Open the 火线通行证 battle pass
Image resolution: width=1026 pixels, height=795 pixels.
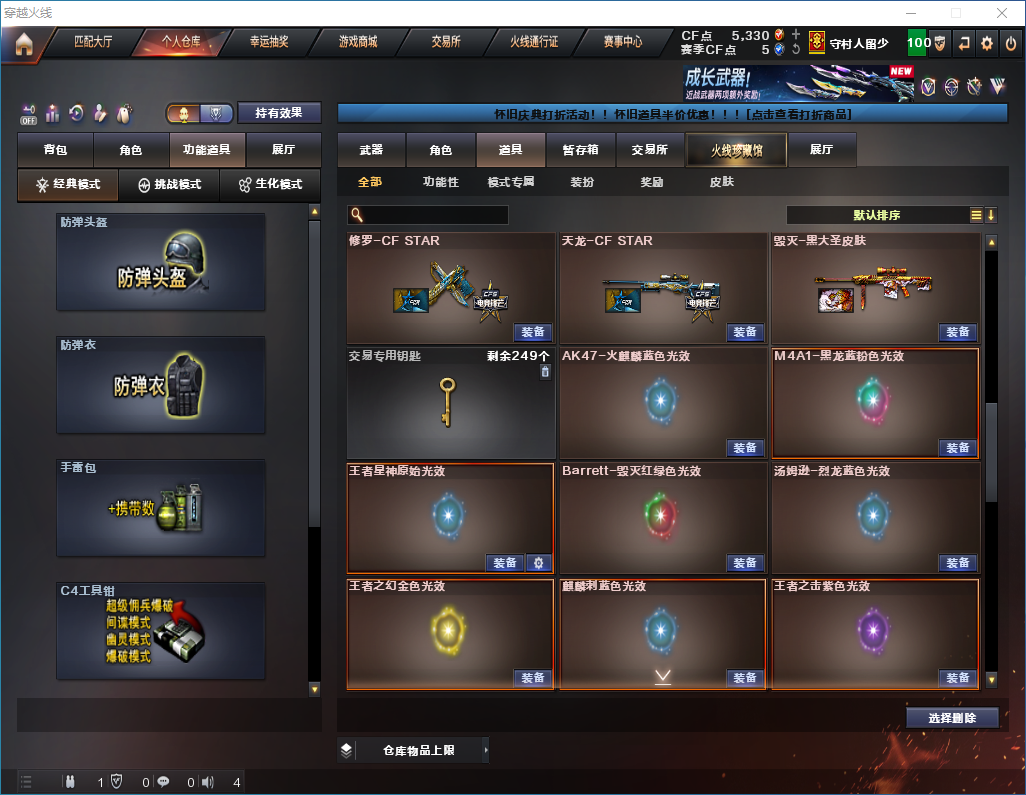tap(534, 43)
